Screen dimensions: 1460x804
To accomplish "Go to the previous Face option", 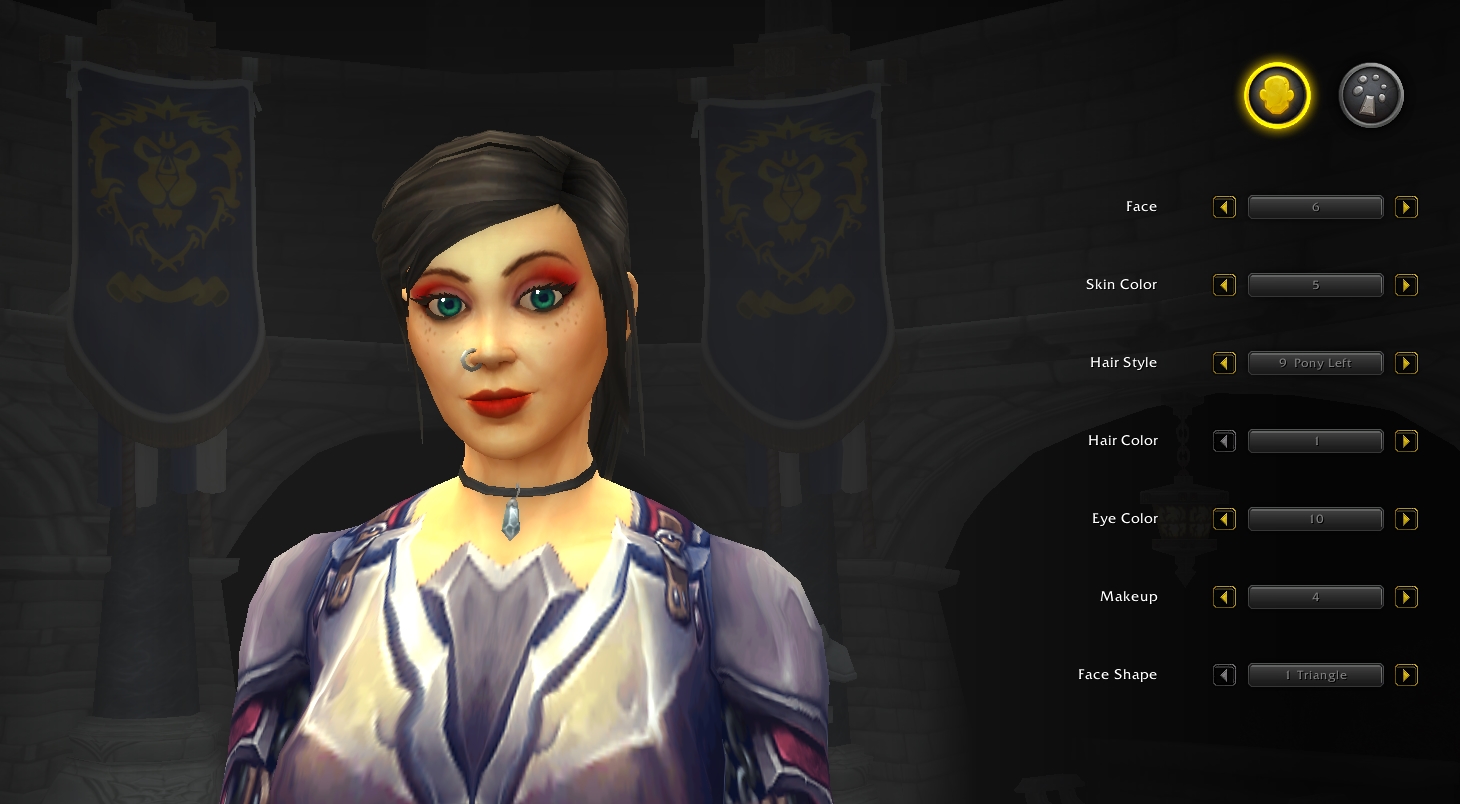I will [x=1224, y=207].
